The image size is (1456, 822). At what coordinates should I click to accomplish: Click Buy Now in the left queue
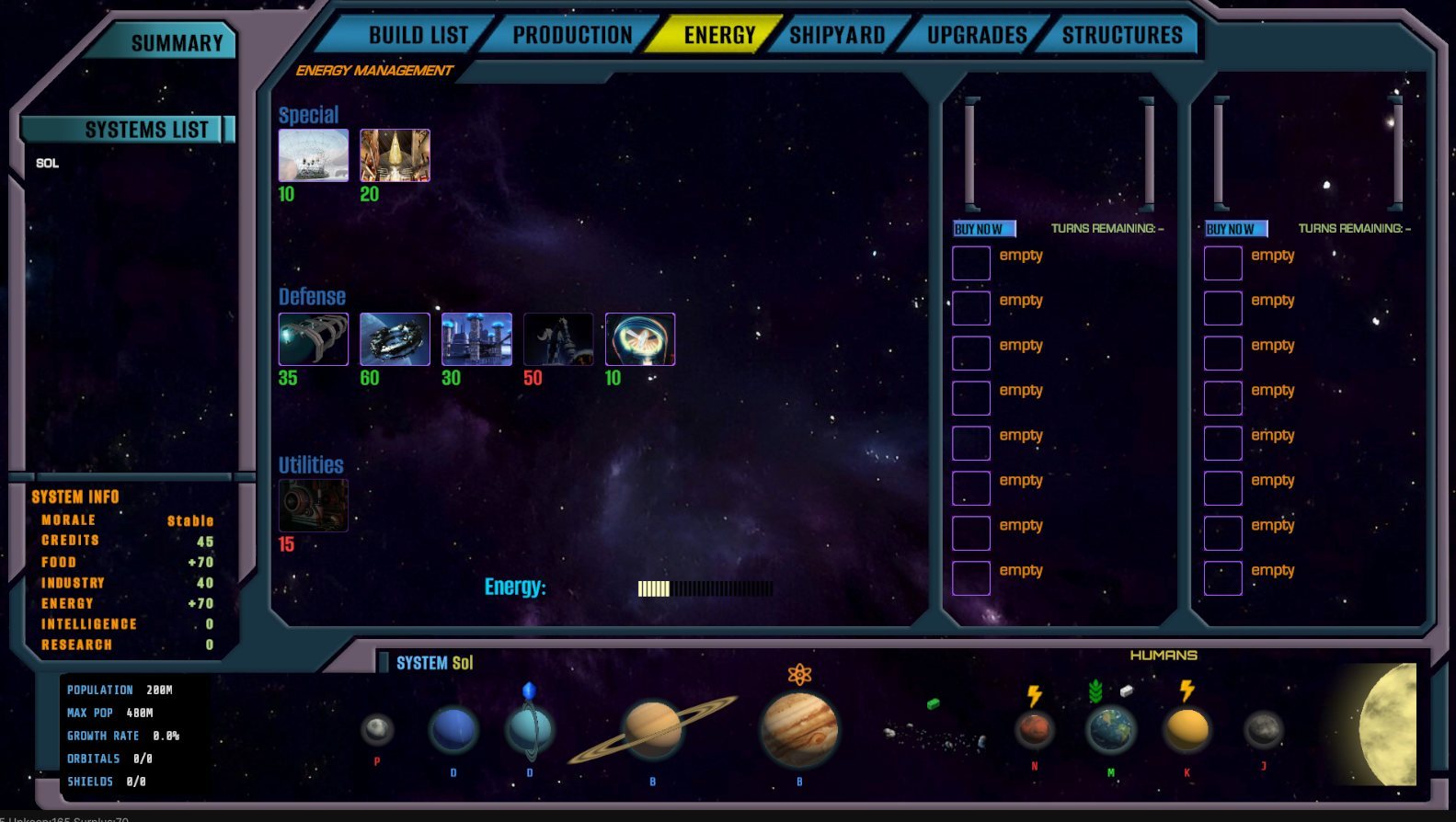point(983,229)
